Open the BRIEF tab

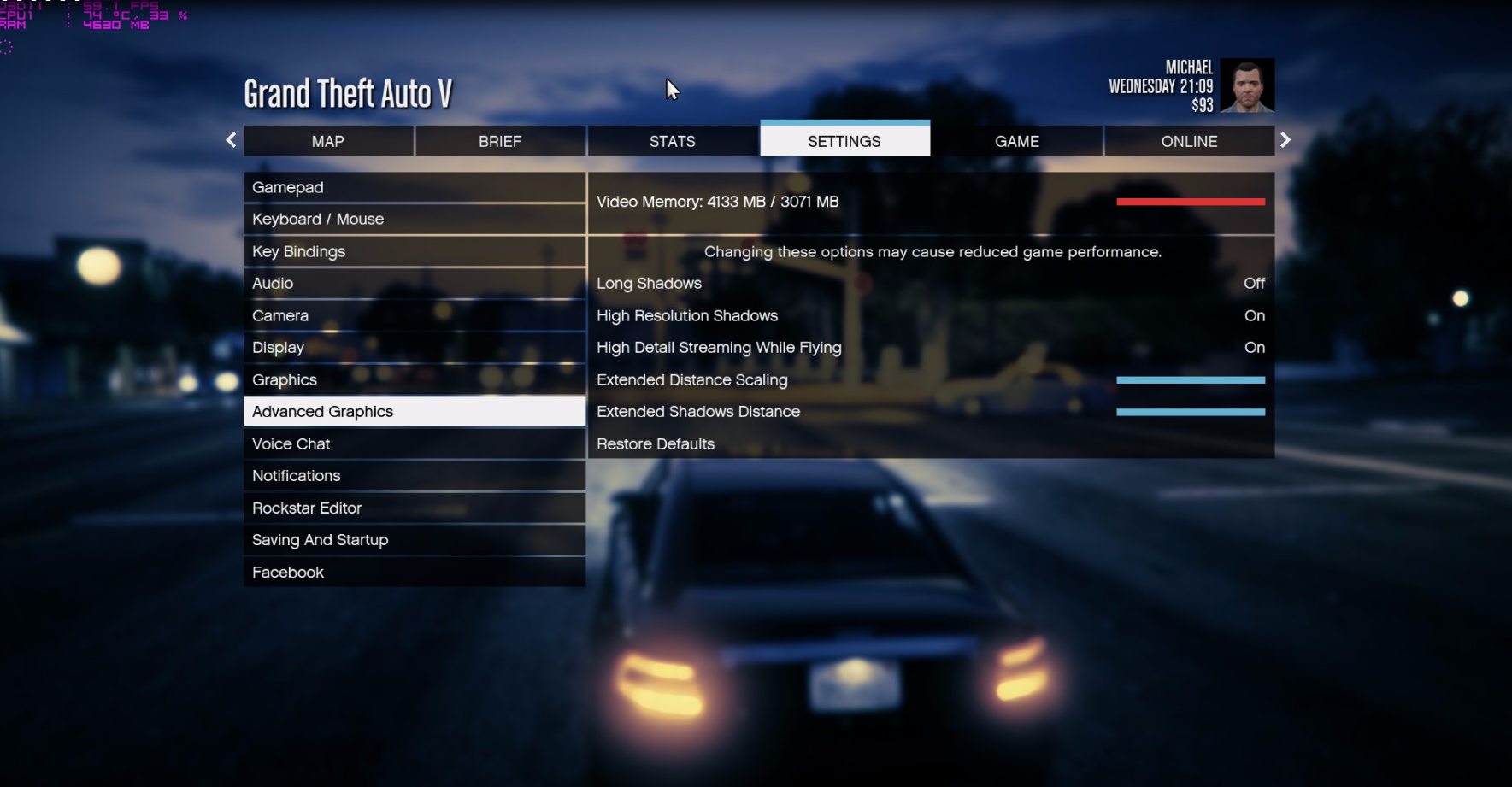coord(500,142)
